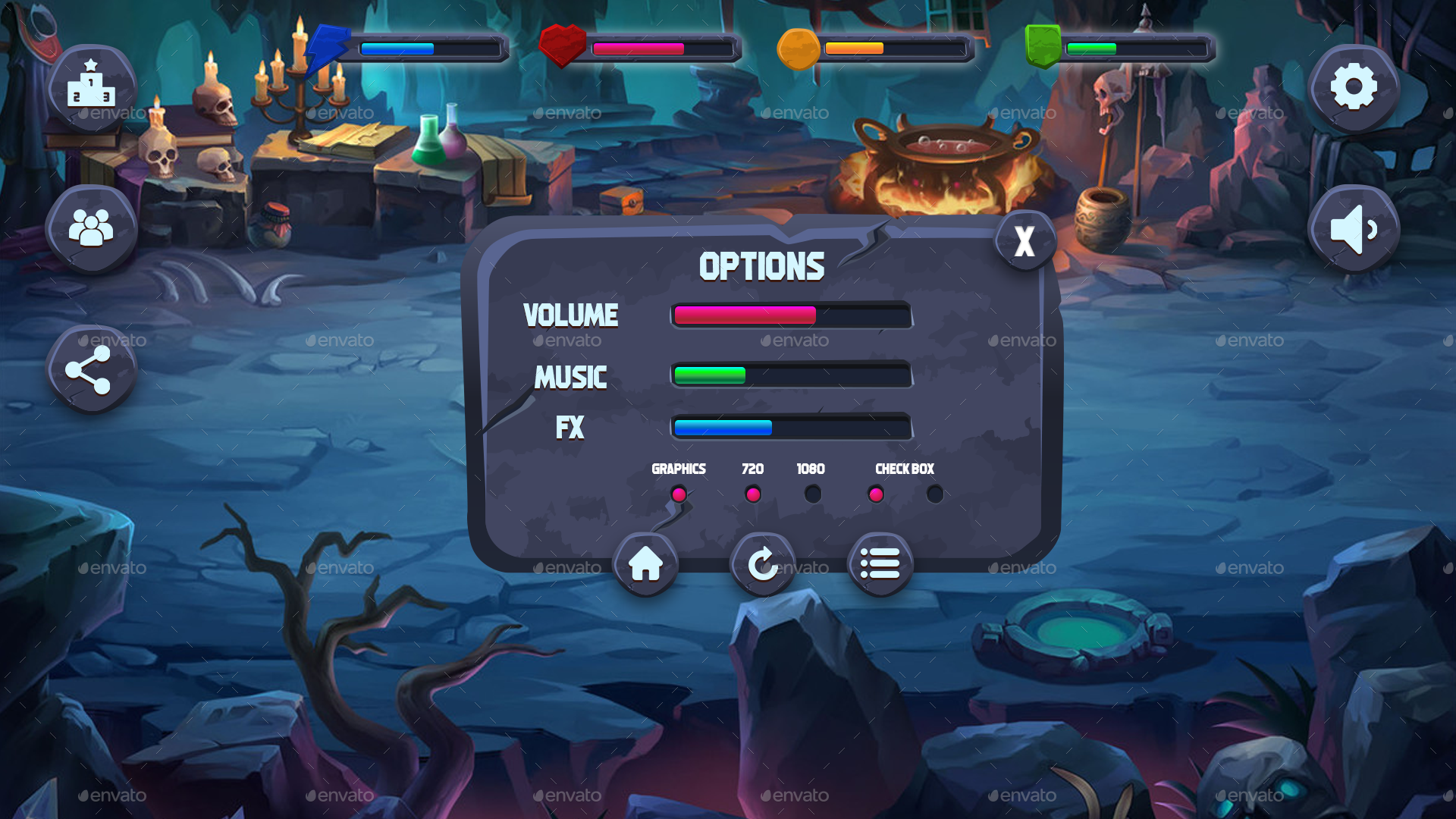Click the green shield armor icon
This screenshot has height=819, width=1456.
[x=1042, y=47]
